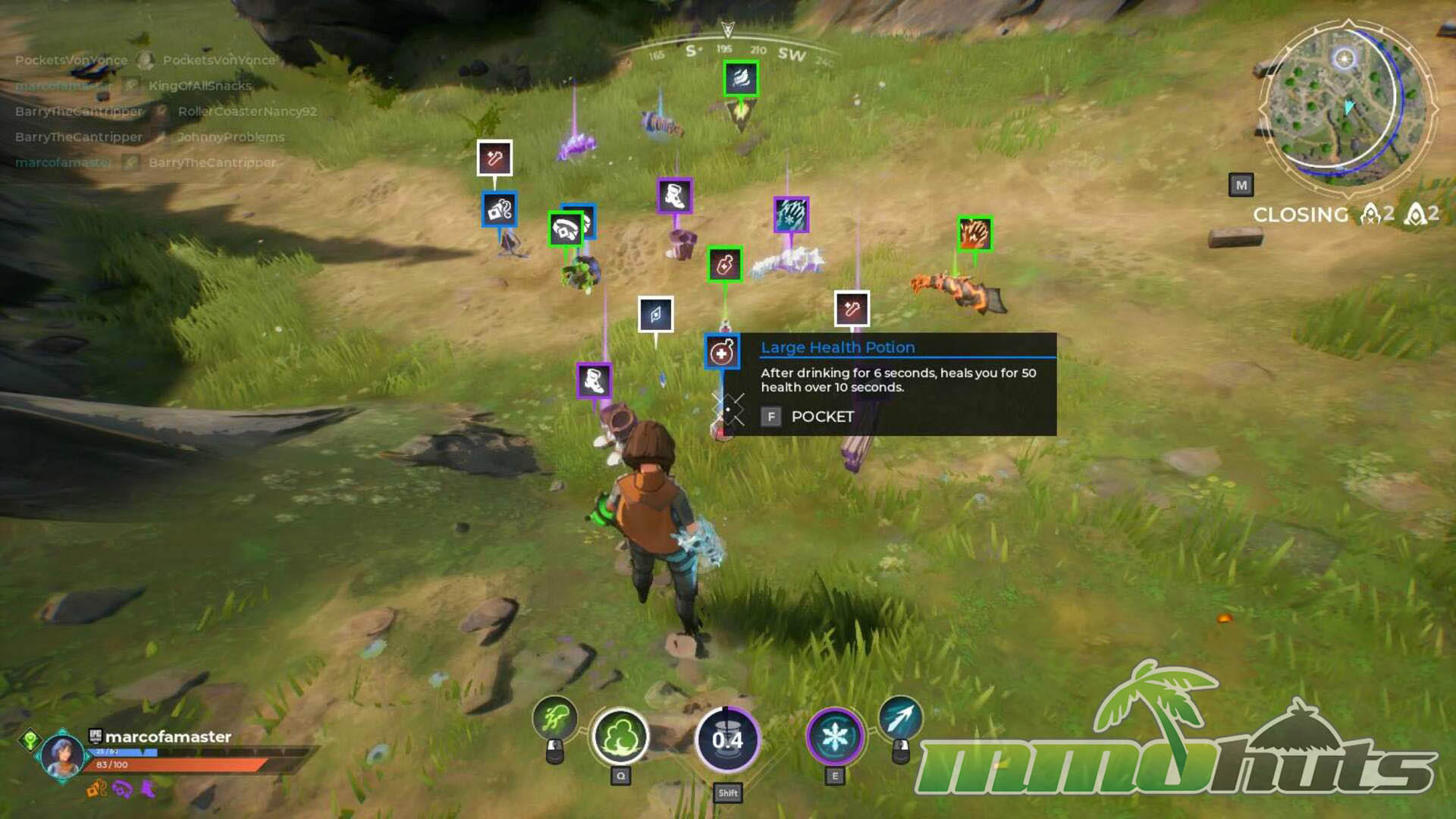
Task: Click the green-bordered wind loot marker under compass
Action: 740,78
